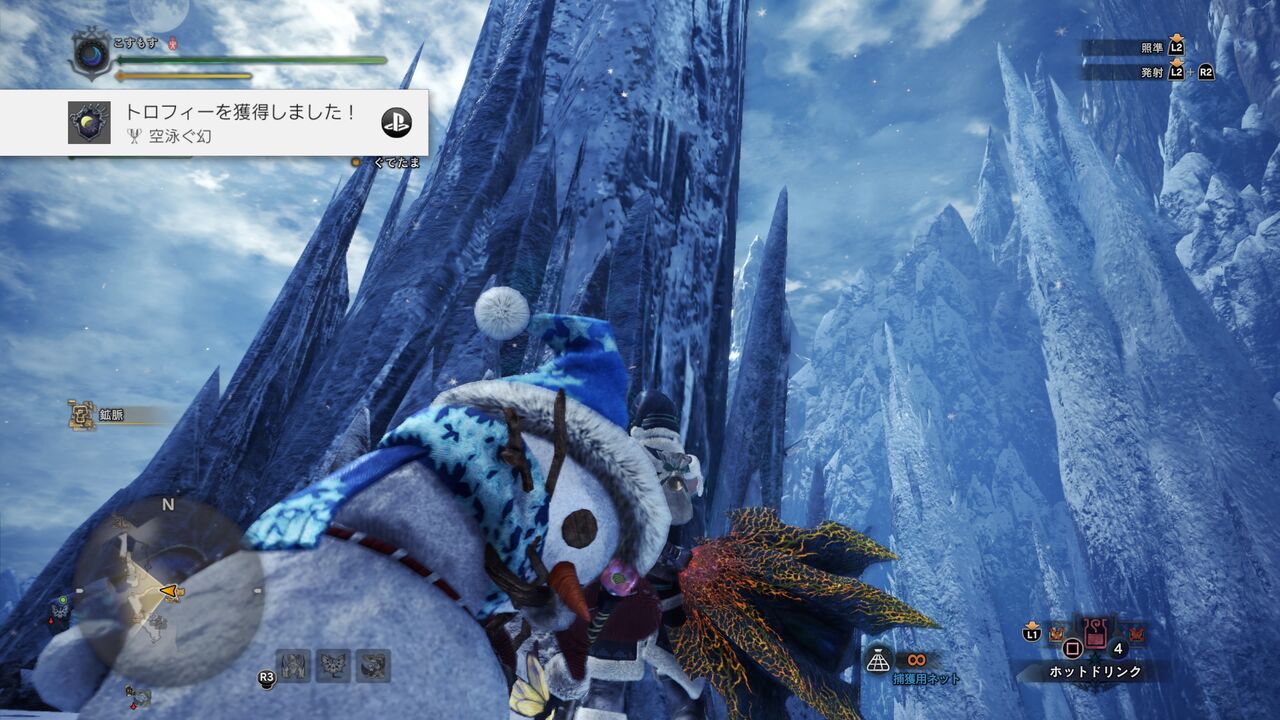Click the red item slot right of Hot Drink
This screenshot has width=1280, height=720.
[1137, 633]
